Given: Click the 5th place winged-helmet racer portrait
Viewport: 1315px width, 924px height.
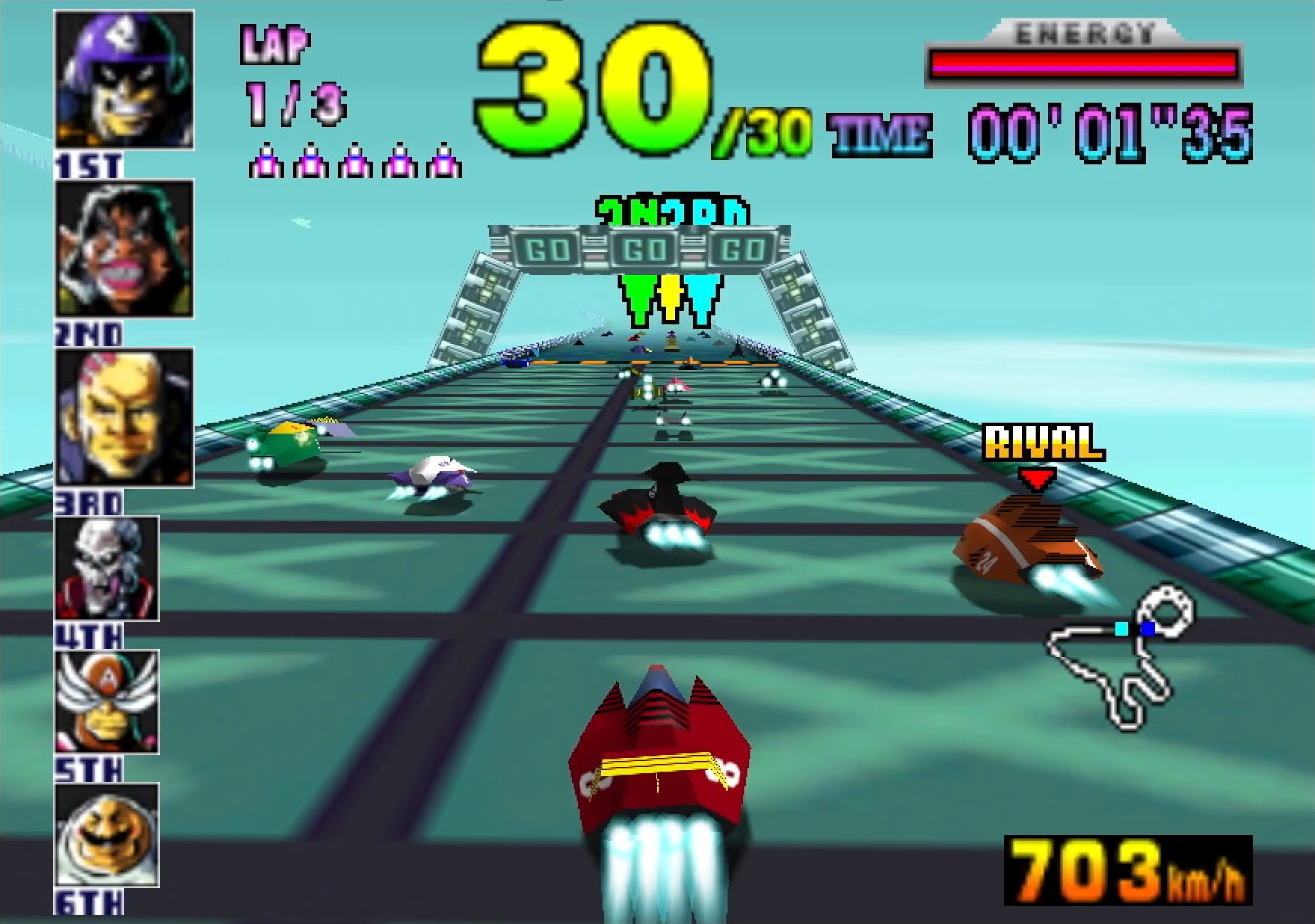Looking at the screenshot, I should (x=107, y=702).
